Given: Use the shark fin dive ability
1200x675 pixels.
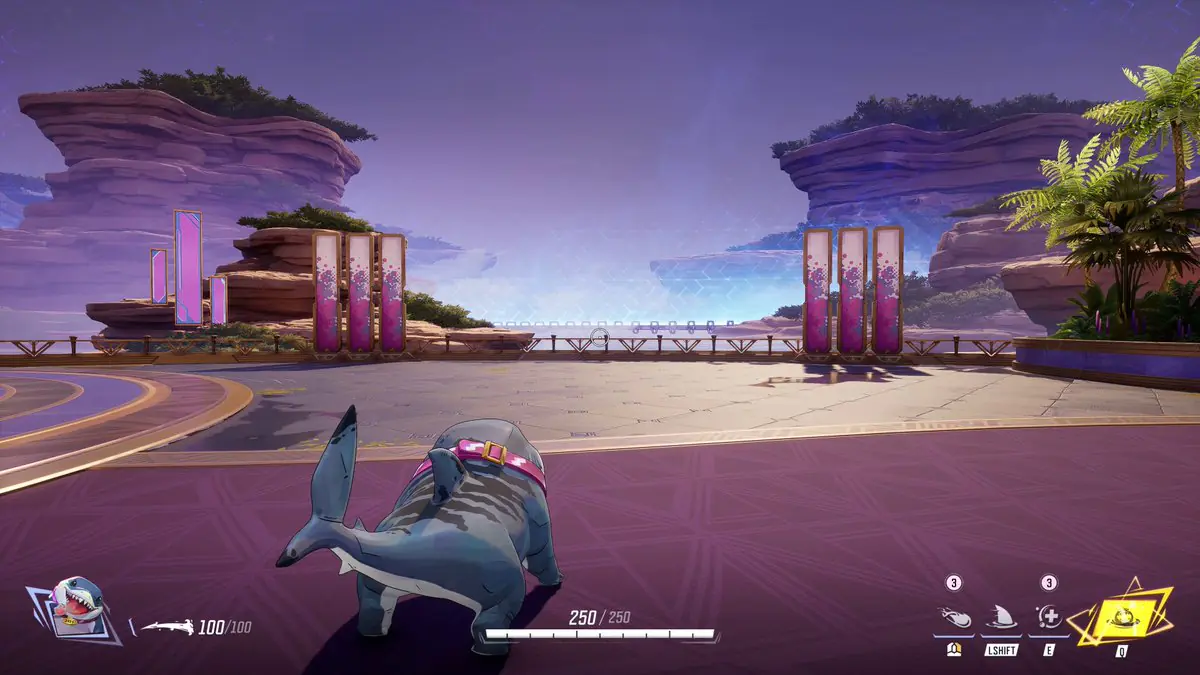Looking at the screenshot, I should click(1001, 618).
